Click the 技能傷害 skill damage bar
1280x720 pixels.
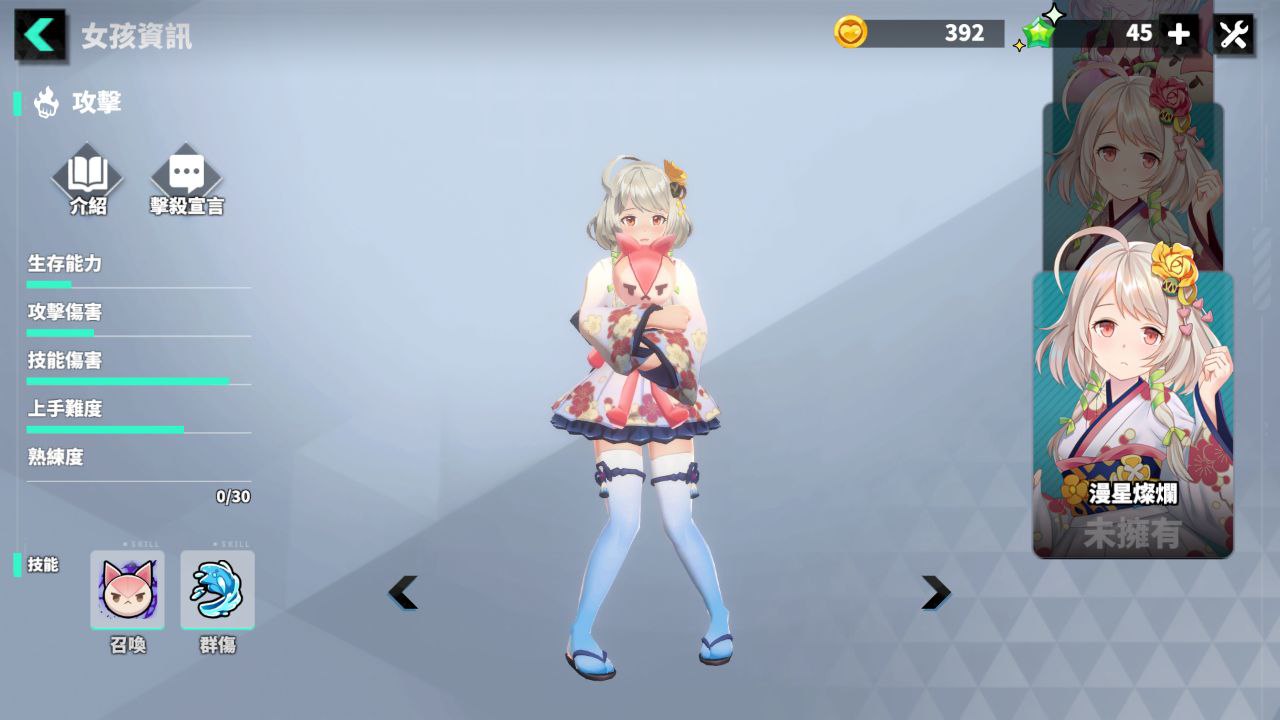click(128, 380)
